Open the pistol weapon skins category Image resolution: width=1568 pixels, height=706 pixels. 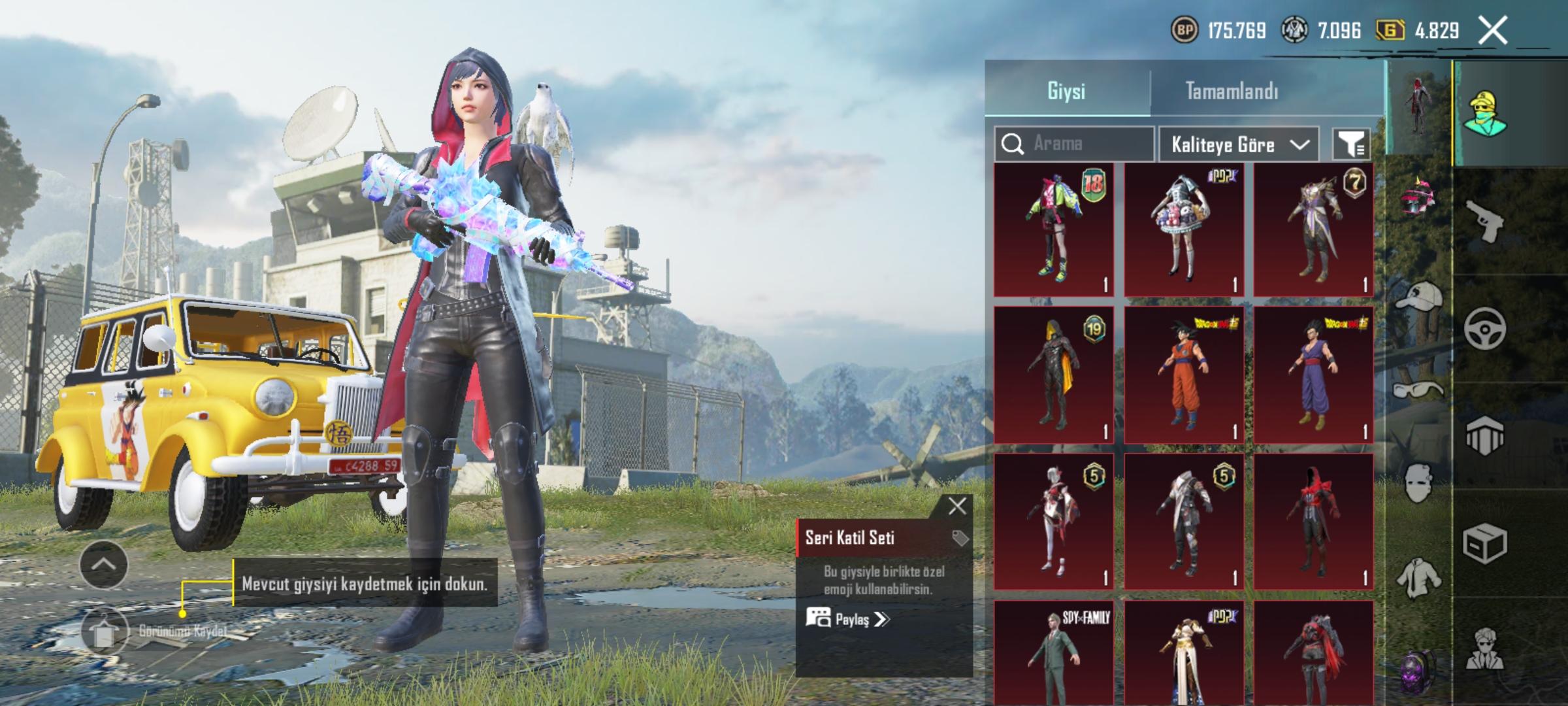(x=1484, y=221)
